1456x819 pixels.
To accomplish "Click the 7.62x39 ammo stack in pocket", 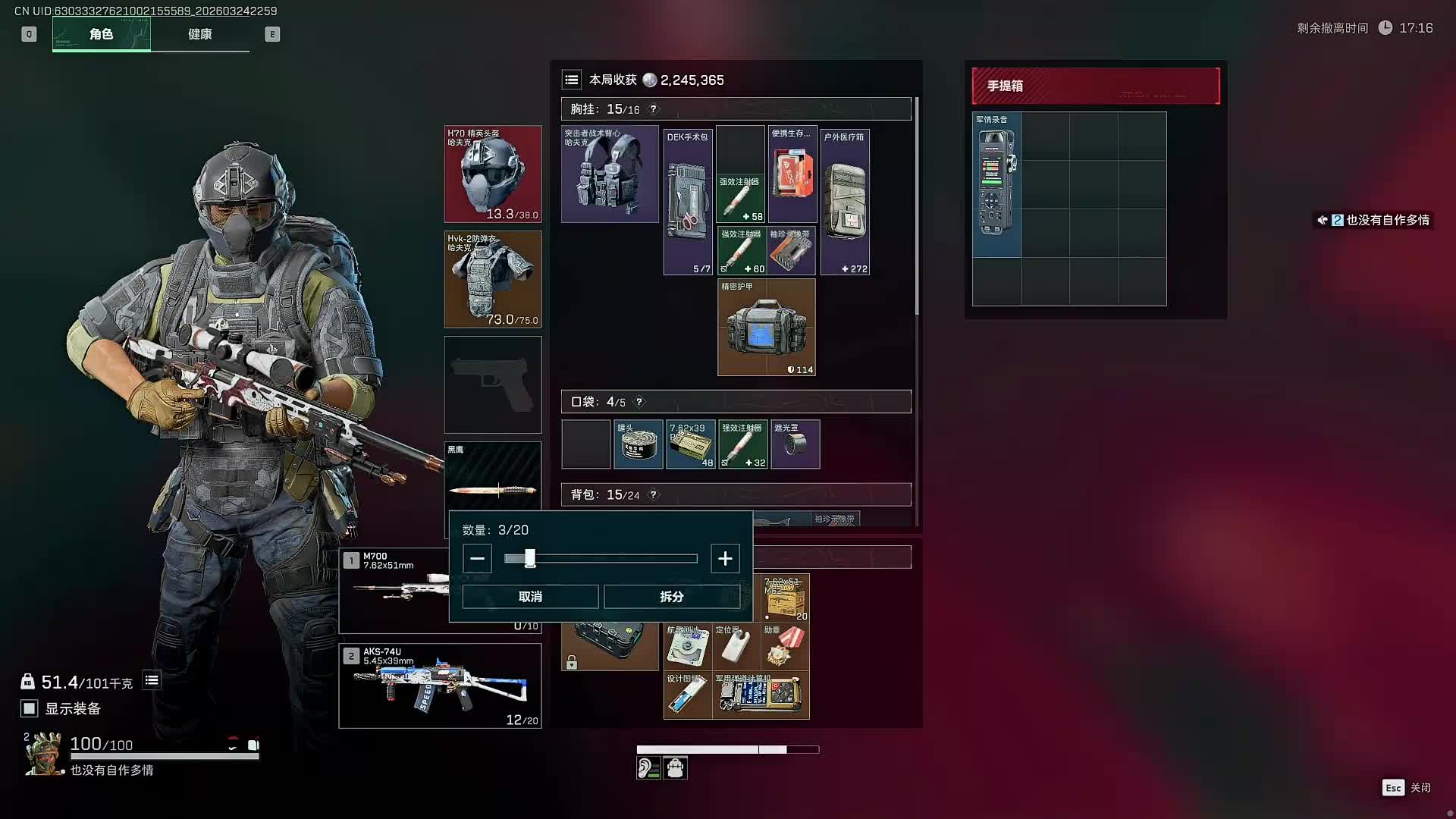I will tap(690, 444).
